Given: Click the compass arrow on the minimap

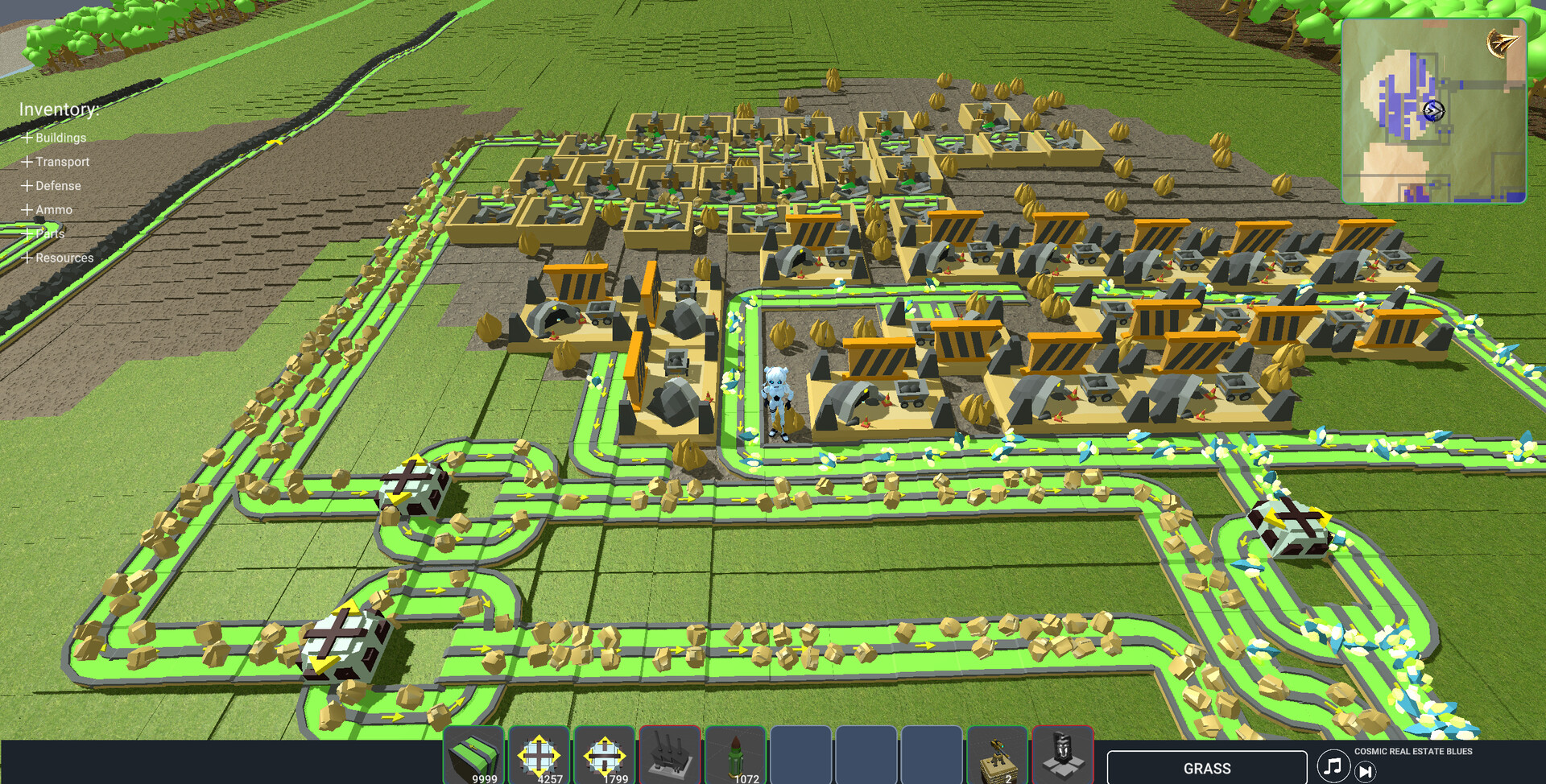Looking at the screenshot, I should tap(1502, 39).
